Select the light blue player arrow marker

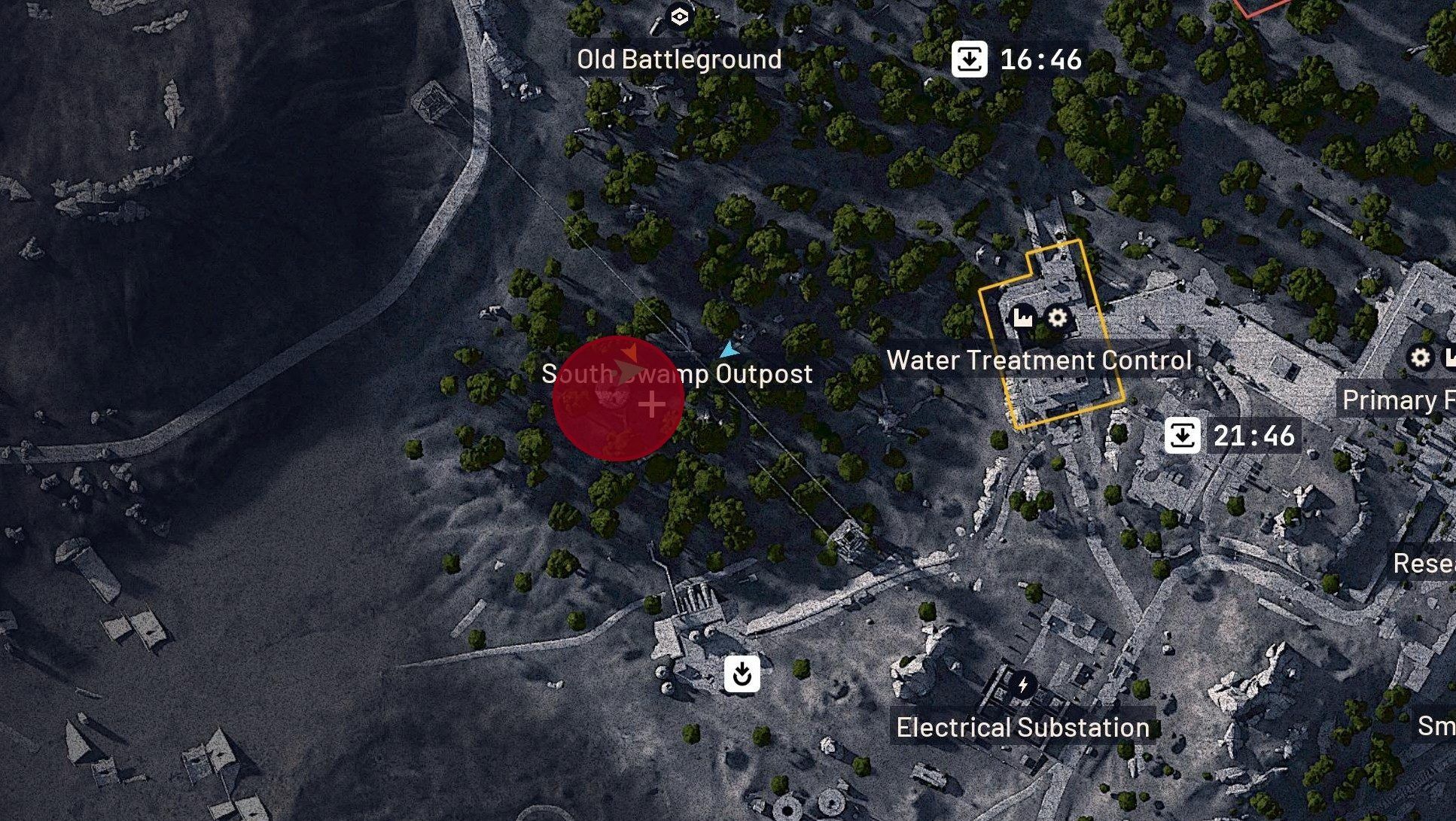tap(728, 350)
